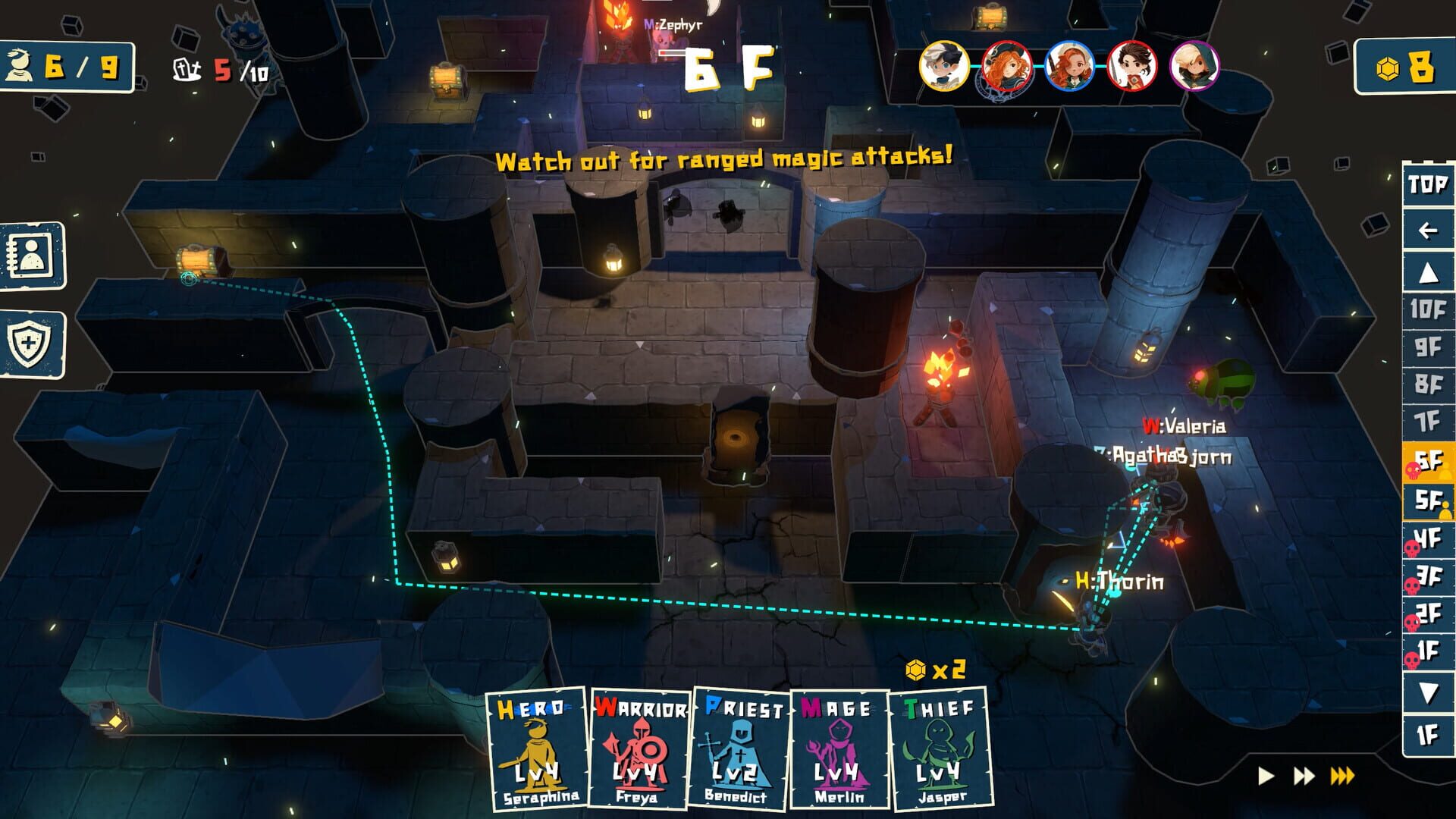Show floor 5F
Viewport: 1456px width, 819px height.
pos(1427,500)
